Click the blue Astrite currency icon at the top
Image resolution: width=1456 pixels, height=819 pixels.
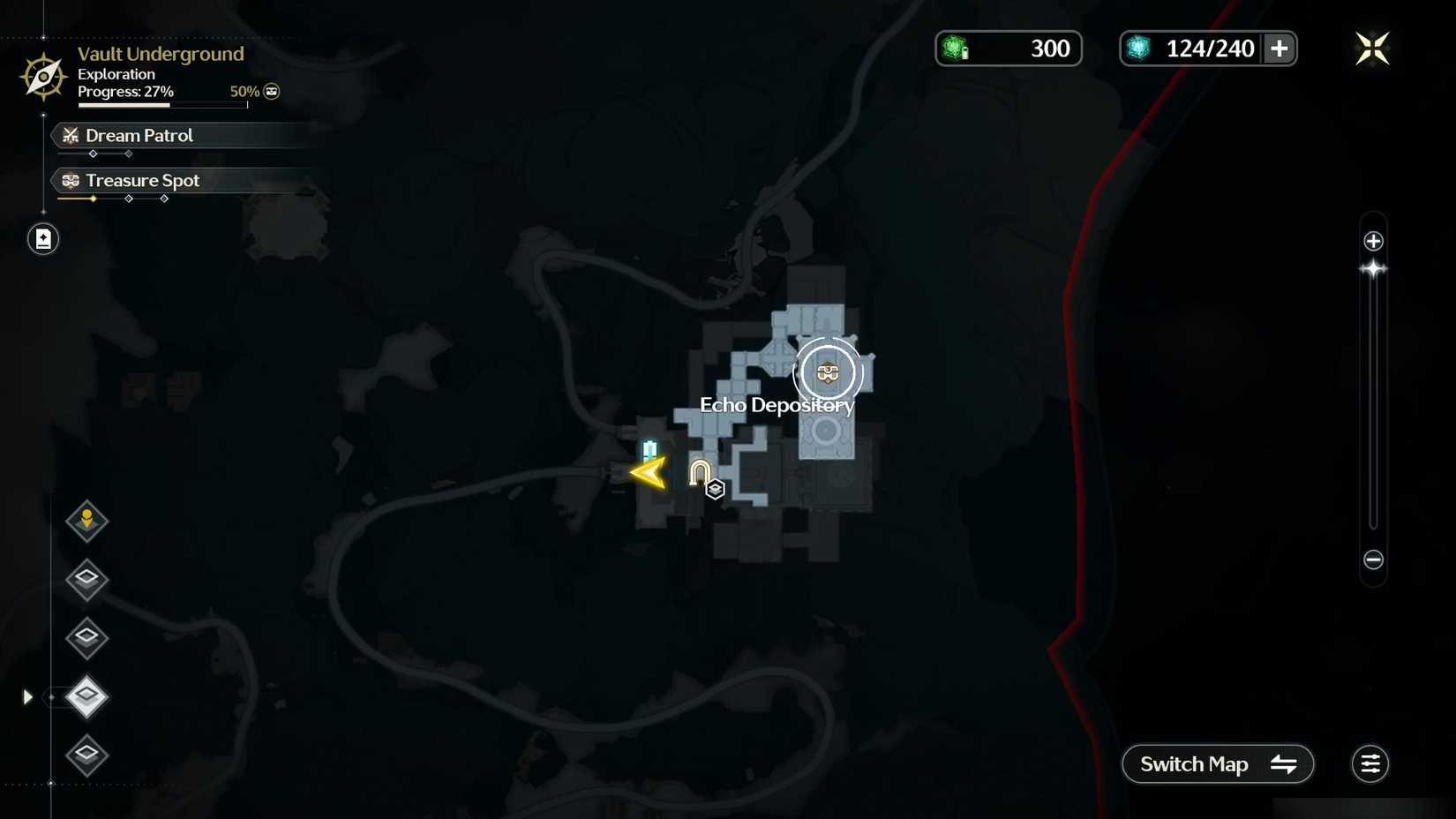(x=1138, y=49)
